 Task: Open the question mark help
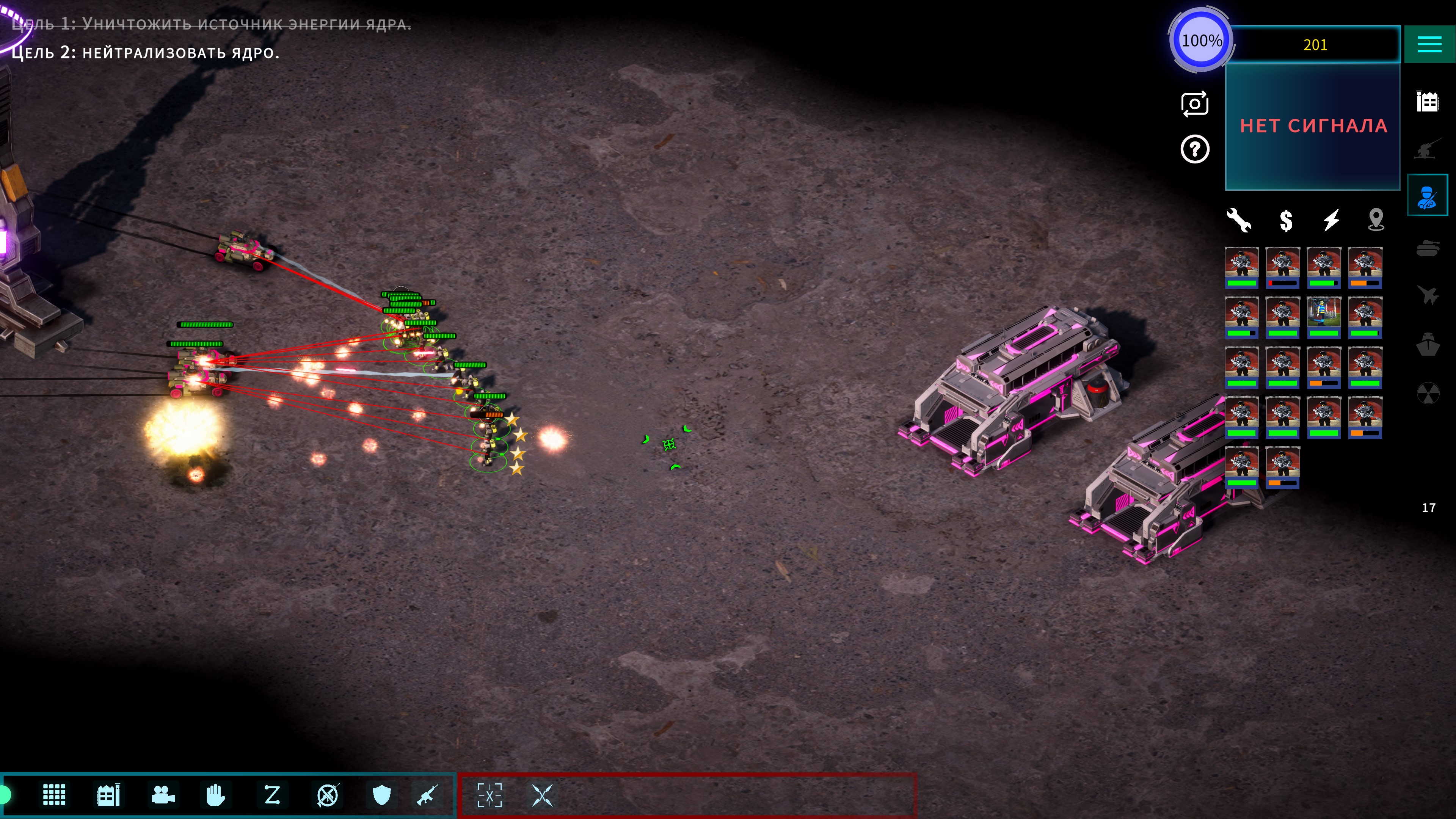click(x=1194, y=150)
